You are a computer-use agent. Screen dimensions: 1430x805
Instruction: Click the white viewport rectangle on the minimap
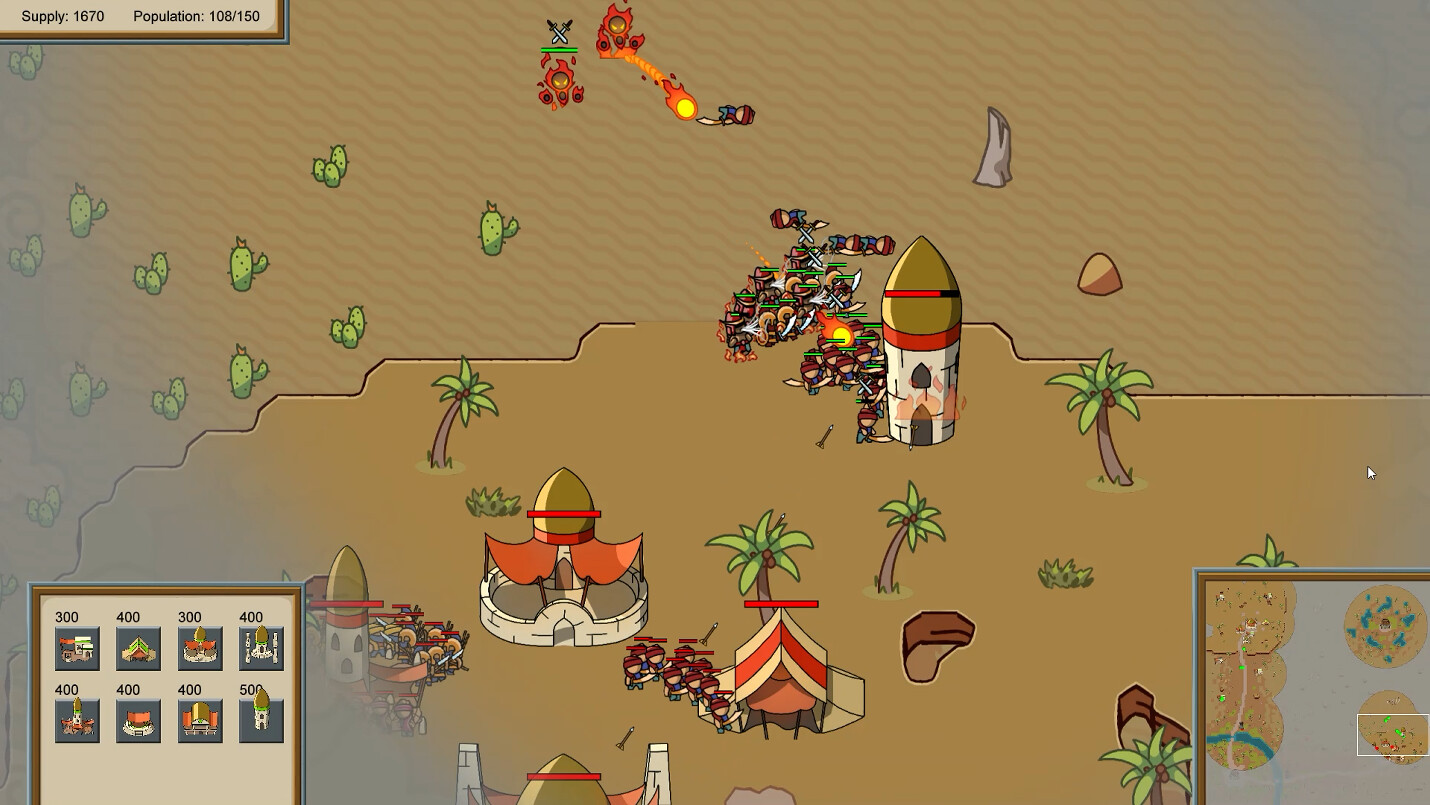[x=1393, y=733]
